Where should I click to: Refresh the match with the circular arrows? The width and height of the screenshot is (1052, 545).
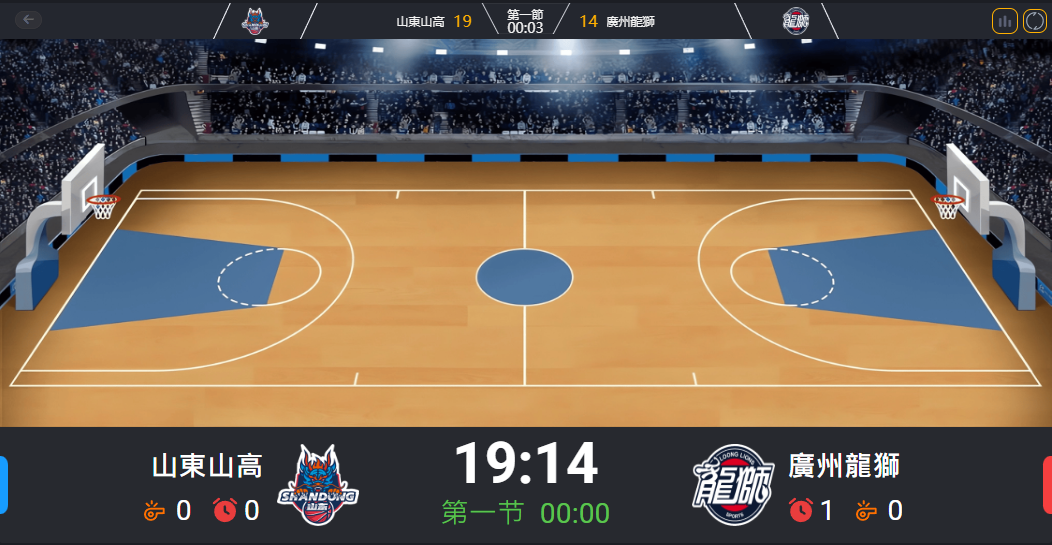(x=1034, y=21)
